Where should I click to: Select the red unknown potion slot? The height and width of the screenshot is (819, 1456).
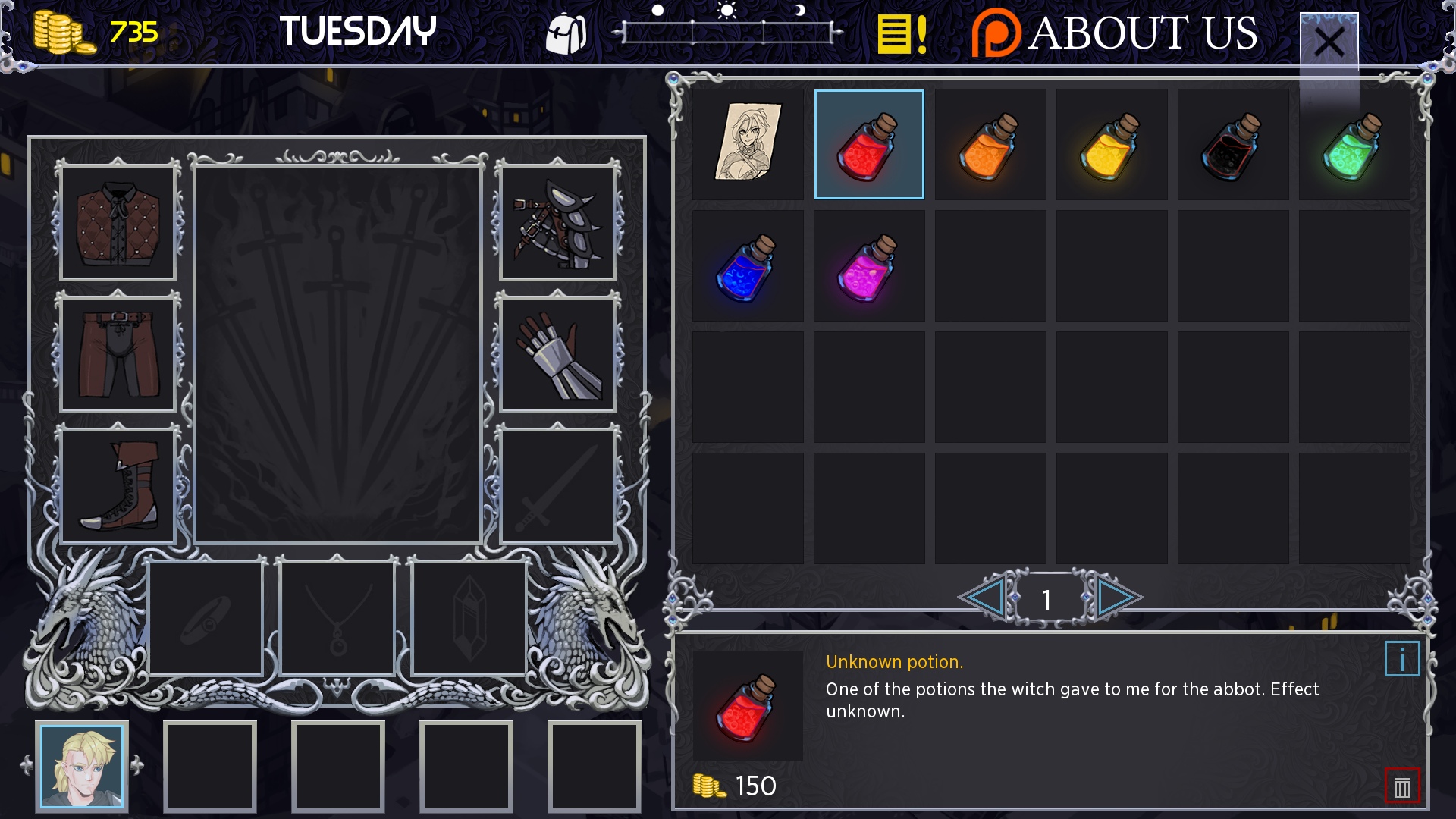[869, 144]
